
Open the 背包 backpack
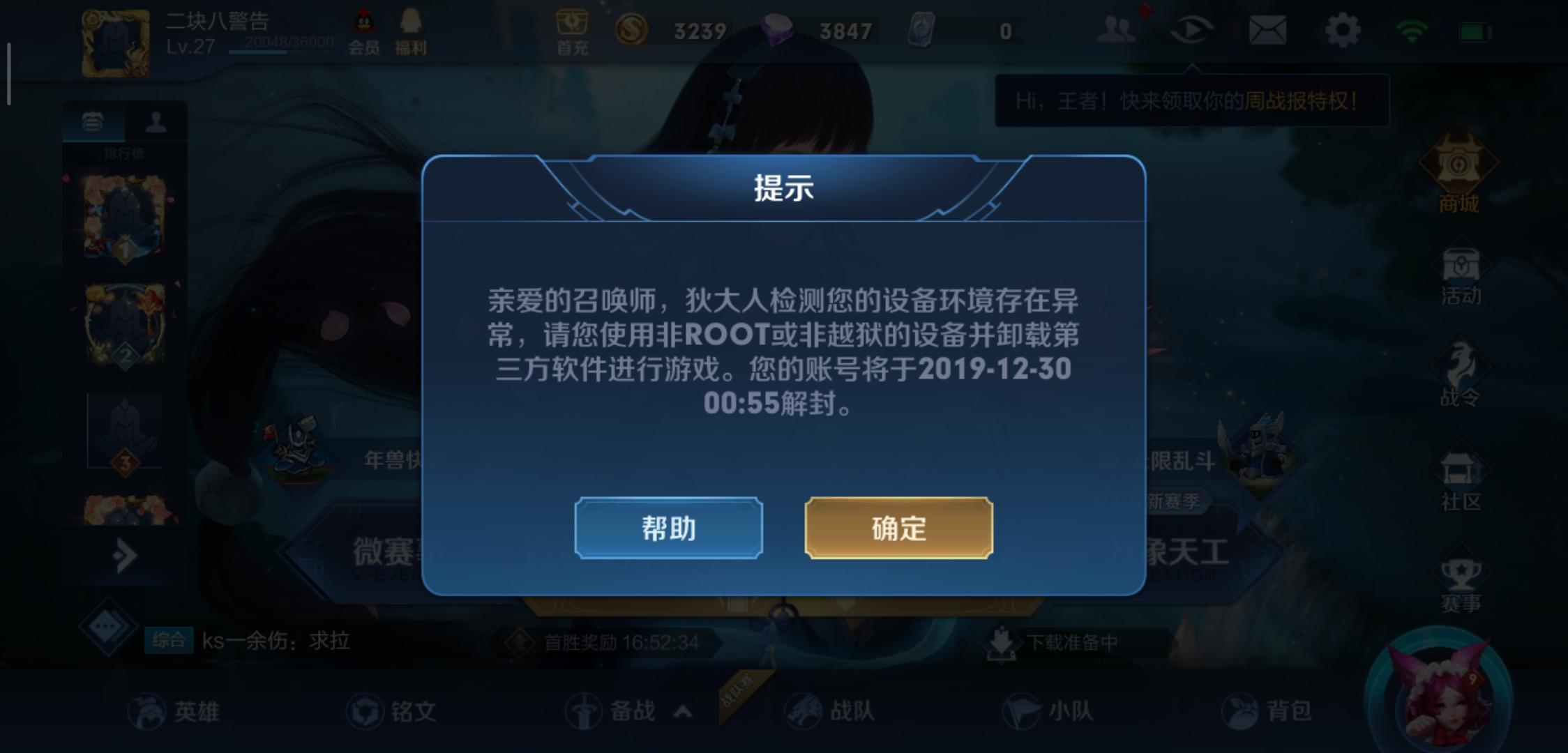1279,710
